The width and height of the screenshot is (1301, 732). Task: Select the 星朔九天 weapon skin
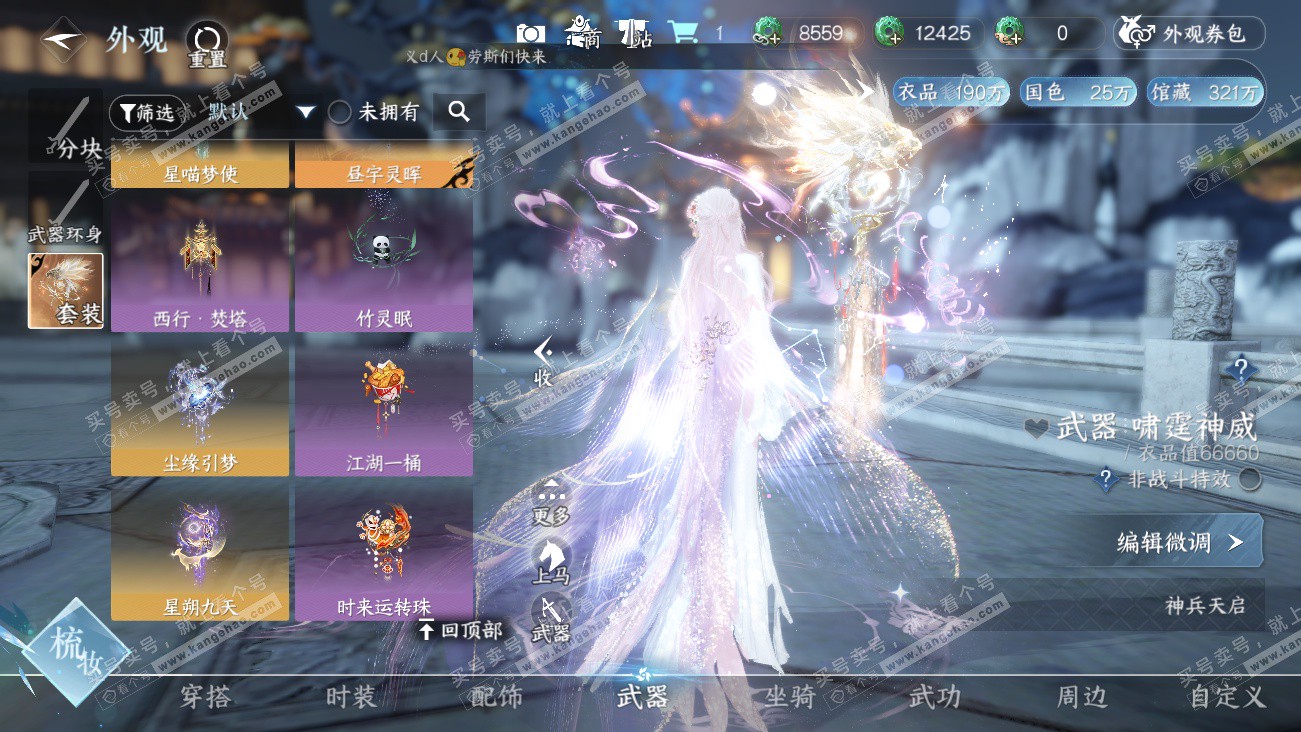coord(200,553)
